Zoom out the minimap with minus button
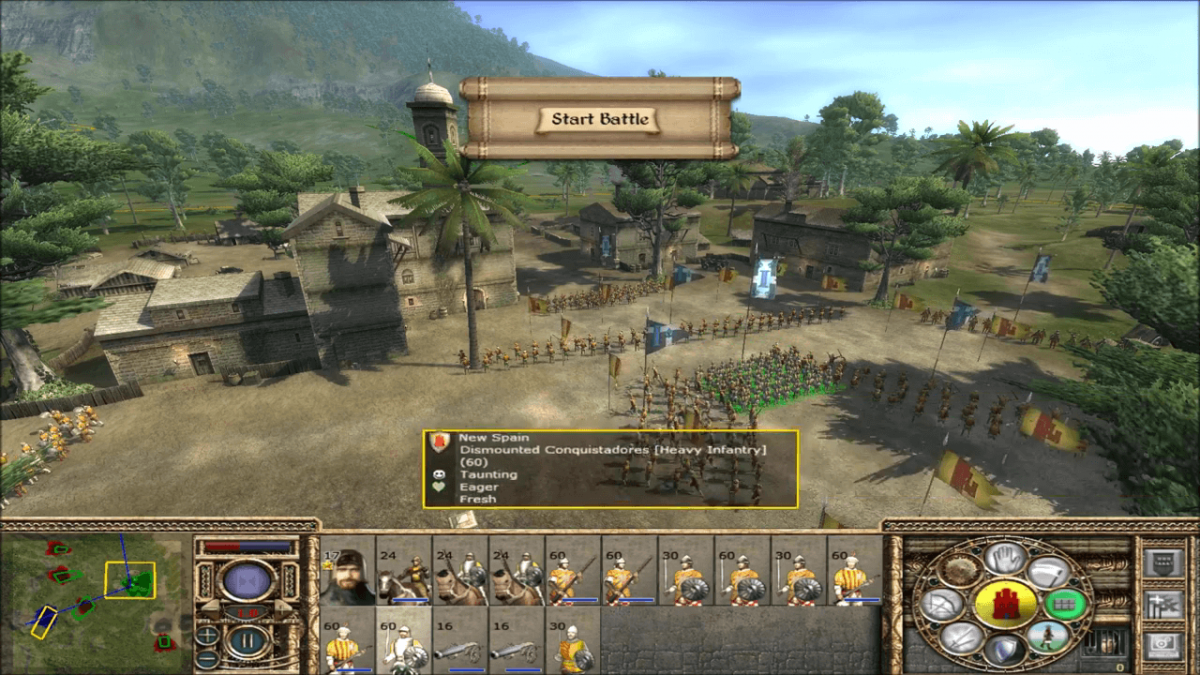Screen dimensions: 1200x675 pyautogui.click(x=207, y=658)
